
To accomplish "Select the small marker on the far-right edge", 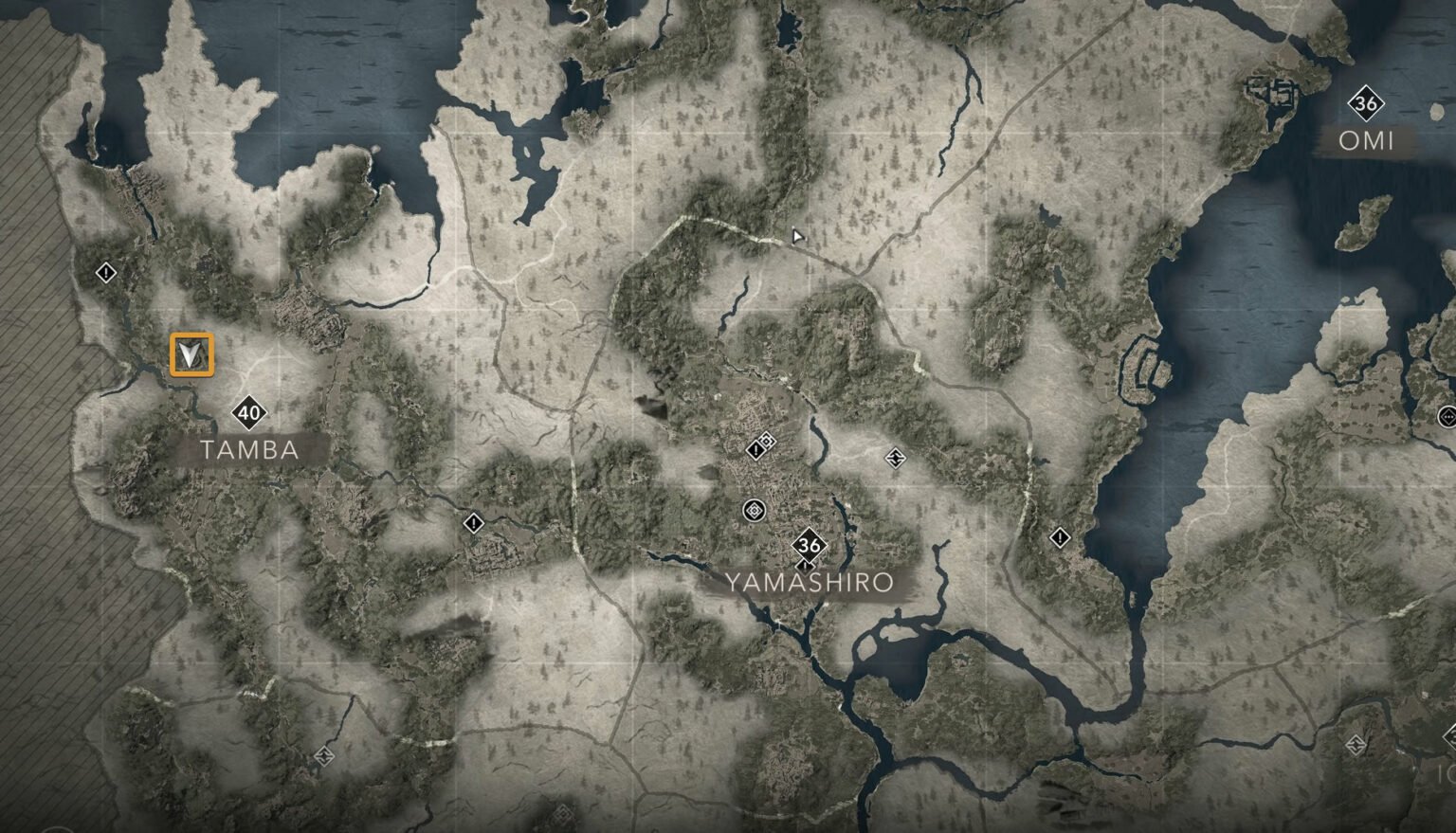I will [1449, 418].
